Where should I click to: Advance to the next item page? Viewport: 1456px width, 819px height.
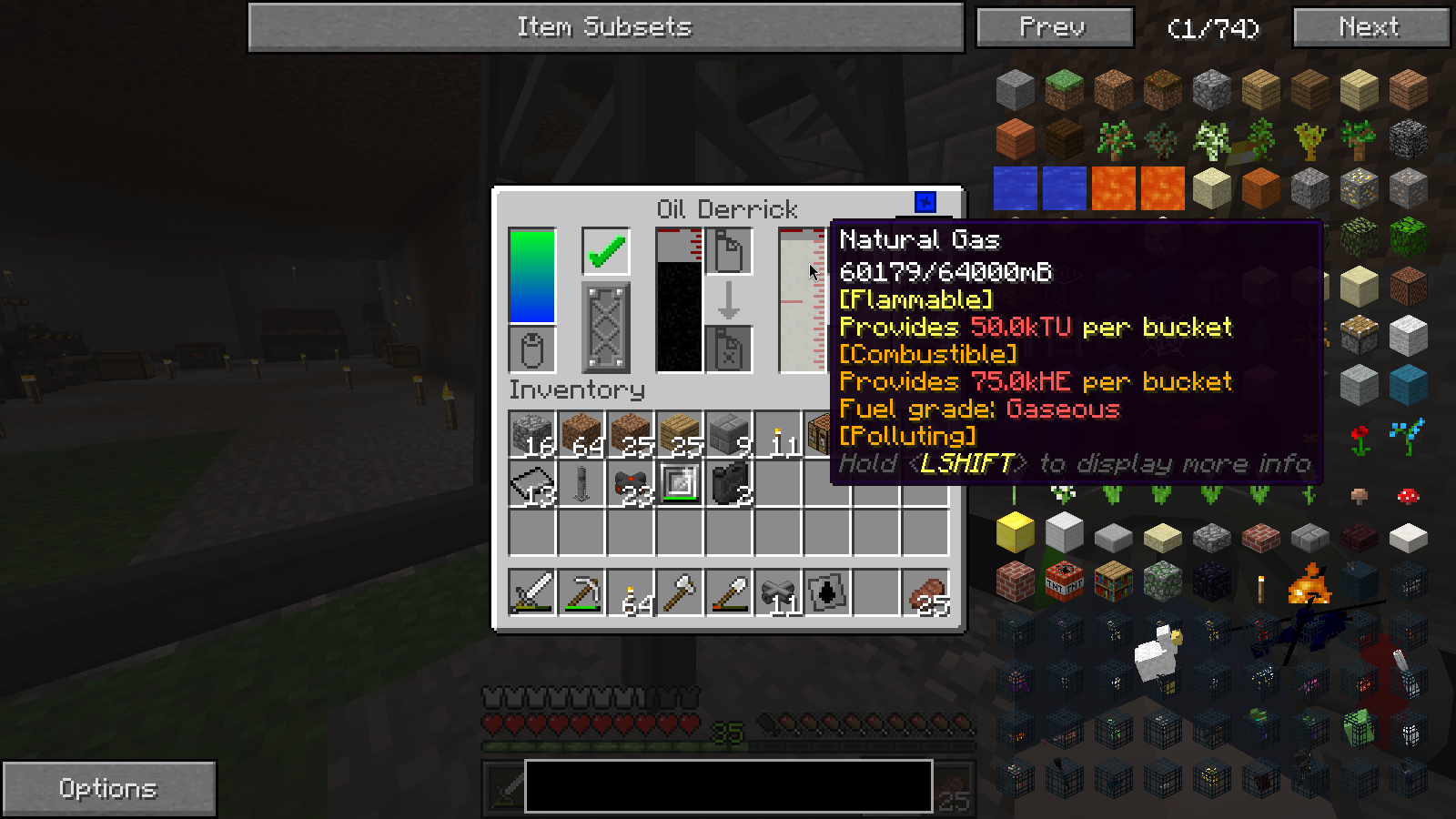click(1370, 27)
